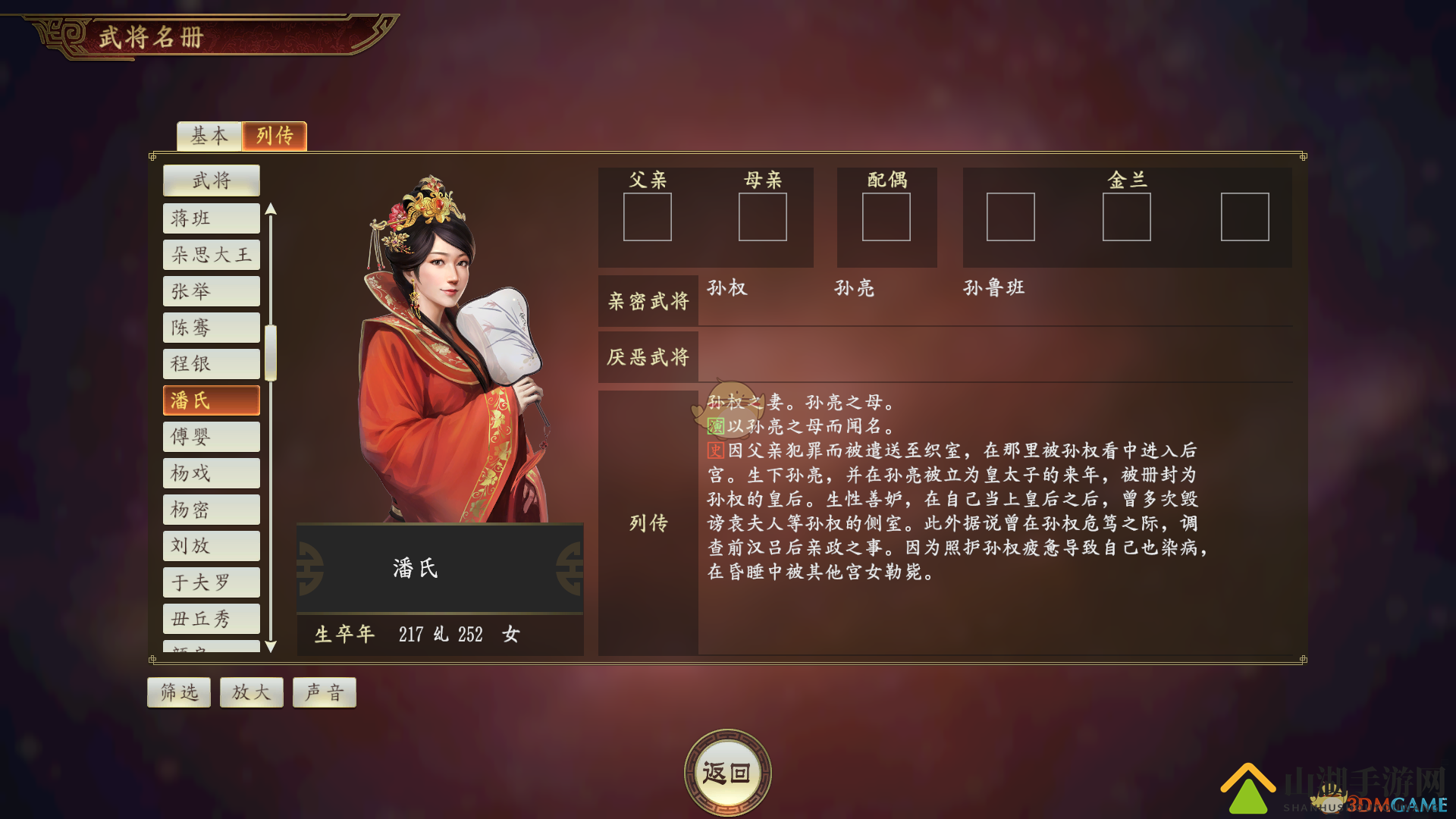Select the highlighted 潘氏 entry
1456x819 pixels.
click(x=212, y=400)
